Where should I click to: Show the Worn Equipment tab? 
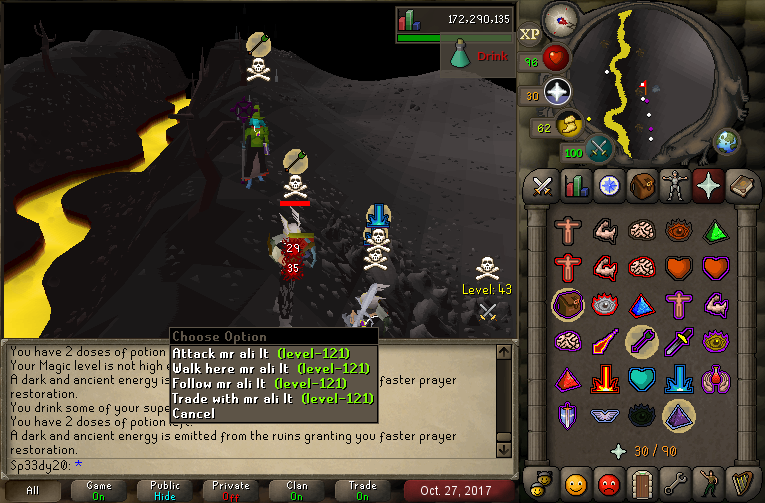pyautogui.click(x=674, y=186)
